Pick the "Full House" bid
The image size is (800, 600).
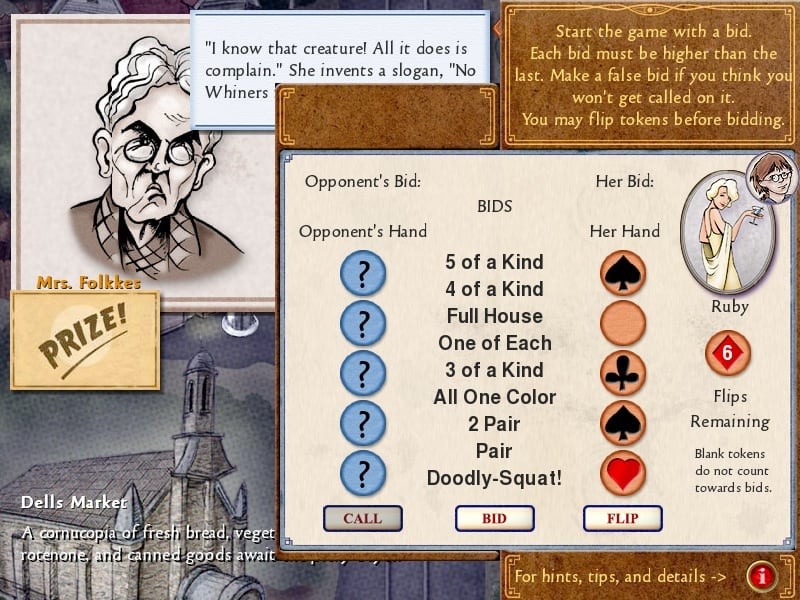click(x=494, y=316)
